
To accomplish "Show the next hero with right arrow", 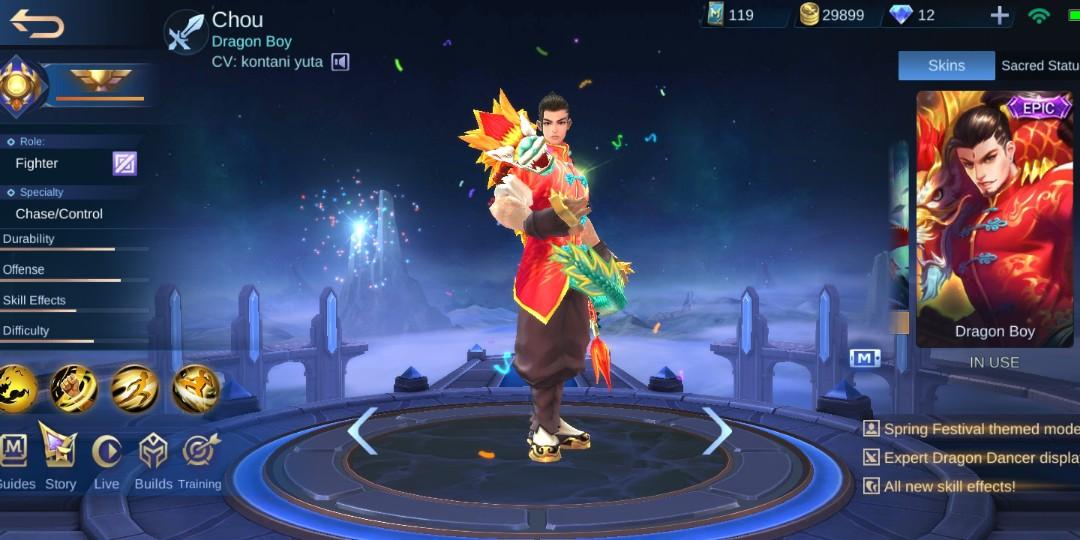I will (x=717, y=431).
